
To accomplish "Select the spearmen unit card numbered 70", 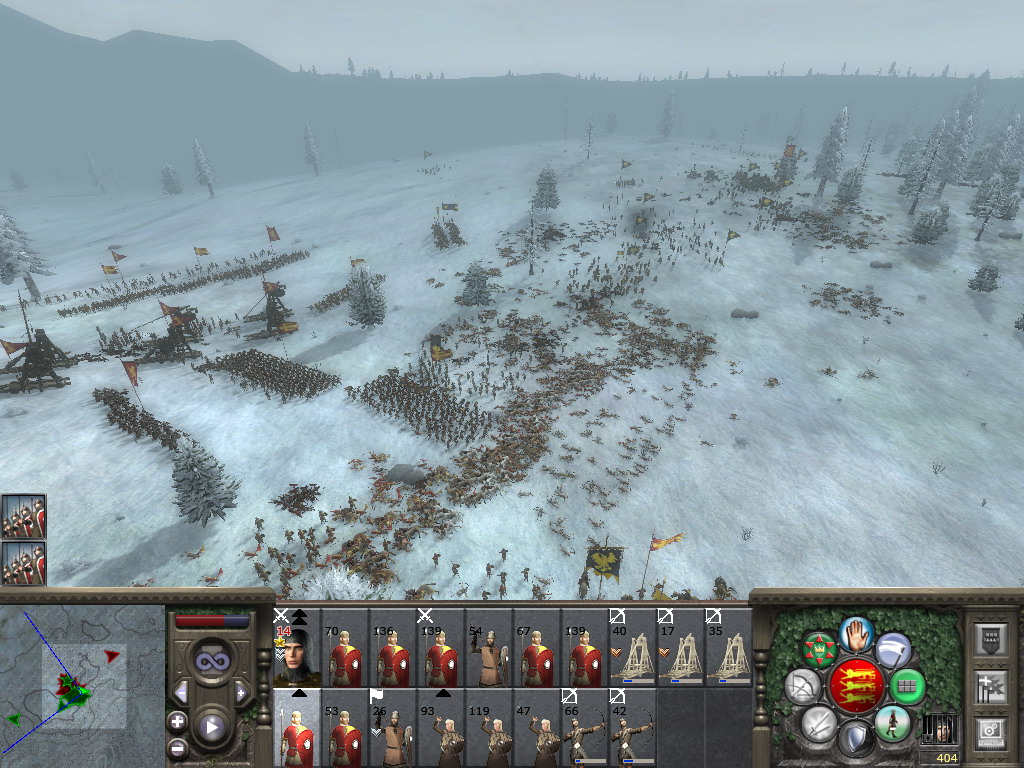I will point(345,650).
